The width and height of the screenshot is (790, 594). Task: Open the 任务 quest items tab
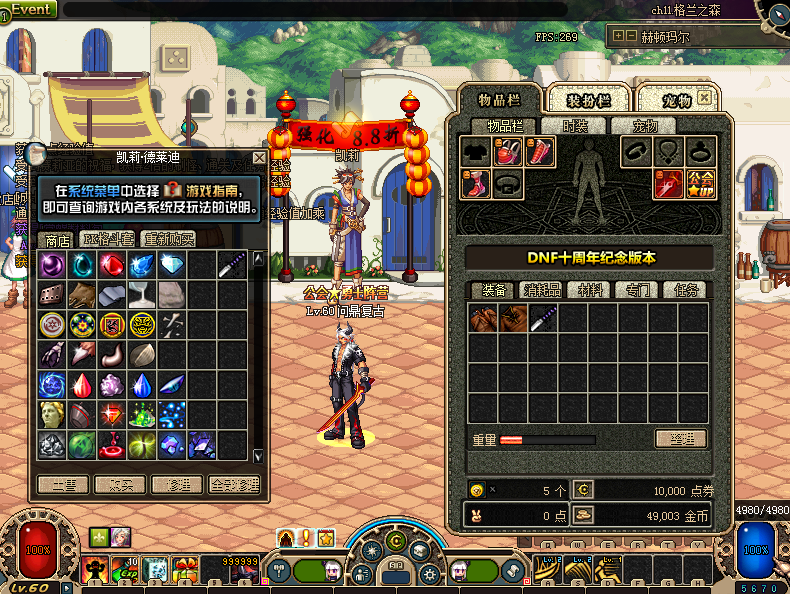[684, 290]
